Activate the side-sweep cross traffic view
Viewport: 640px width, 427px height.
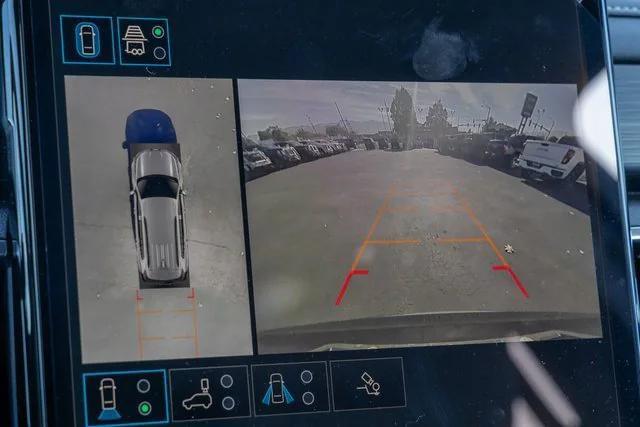[290, 389]
